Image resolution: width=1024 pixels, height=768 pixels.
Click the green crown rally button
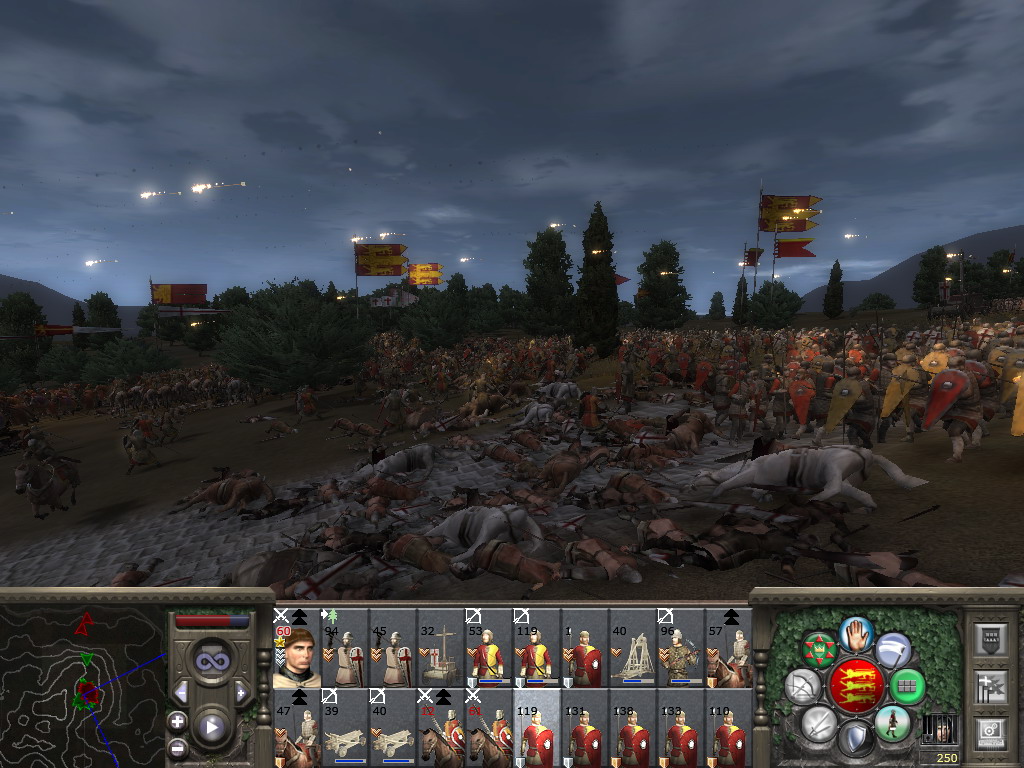pyautogui.click(x=820, y=649)
